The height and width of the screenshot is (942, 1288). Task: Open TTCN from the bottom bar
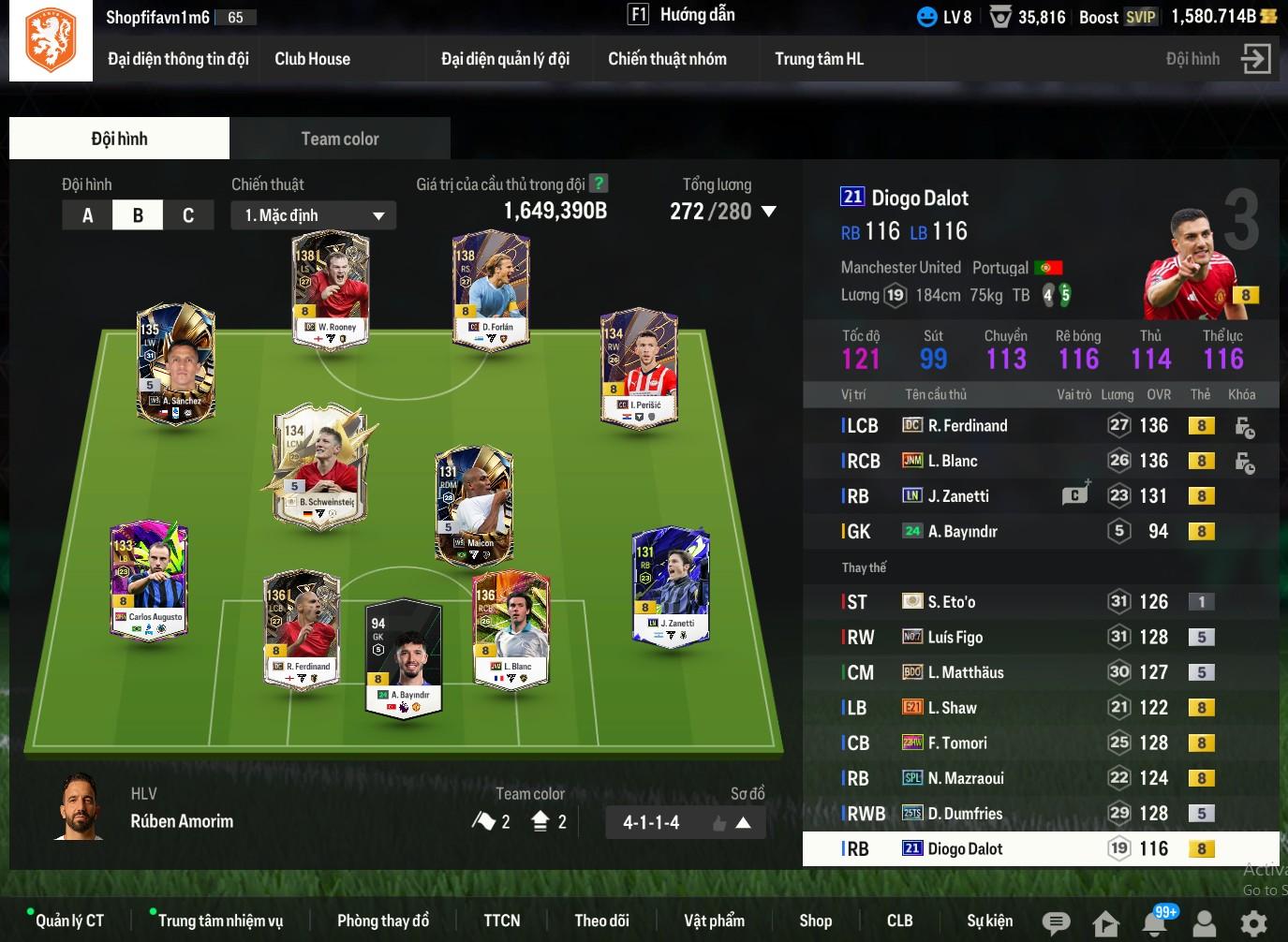point(502,920)
